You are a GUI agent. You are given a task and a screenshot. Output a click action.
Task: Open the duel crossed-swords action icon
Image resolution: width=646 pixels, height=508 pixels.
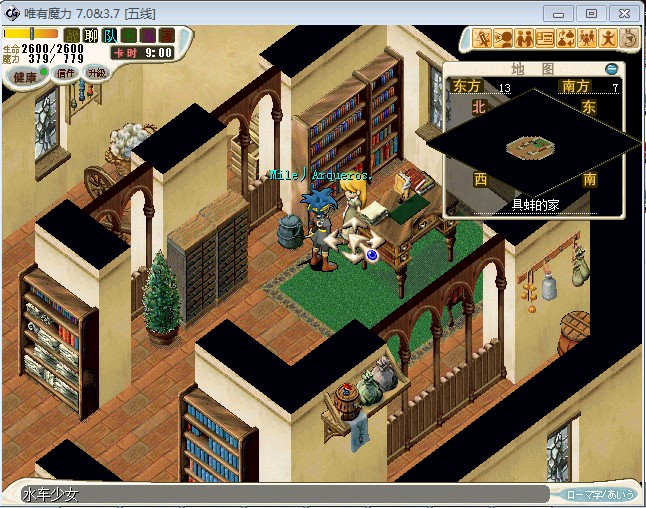point(482,39)
